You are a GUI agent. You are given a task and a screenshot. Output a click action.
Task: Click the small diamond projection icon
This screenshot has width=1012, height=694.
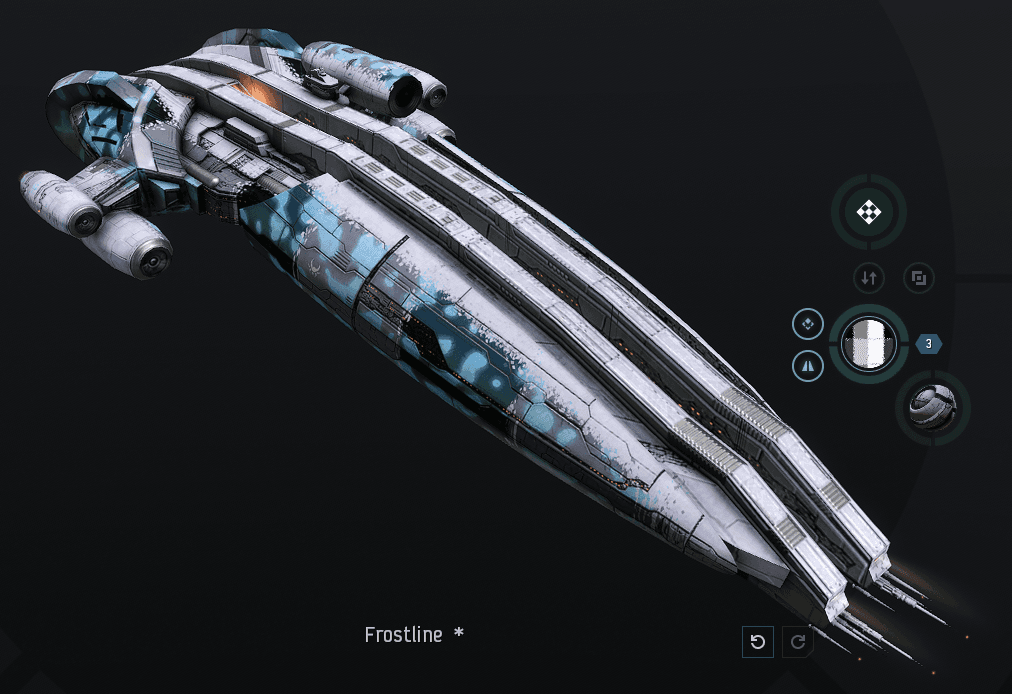(807, 323)
